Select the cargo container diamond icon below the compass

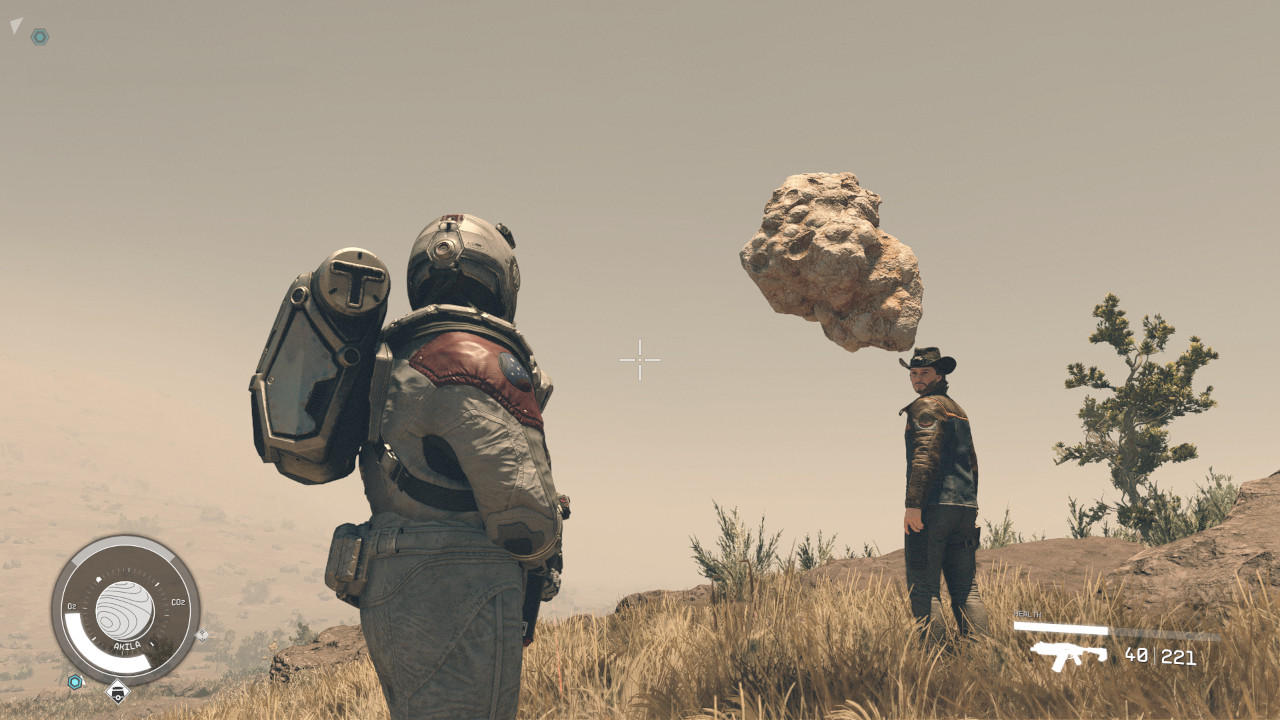[x=117, y=693]
